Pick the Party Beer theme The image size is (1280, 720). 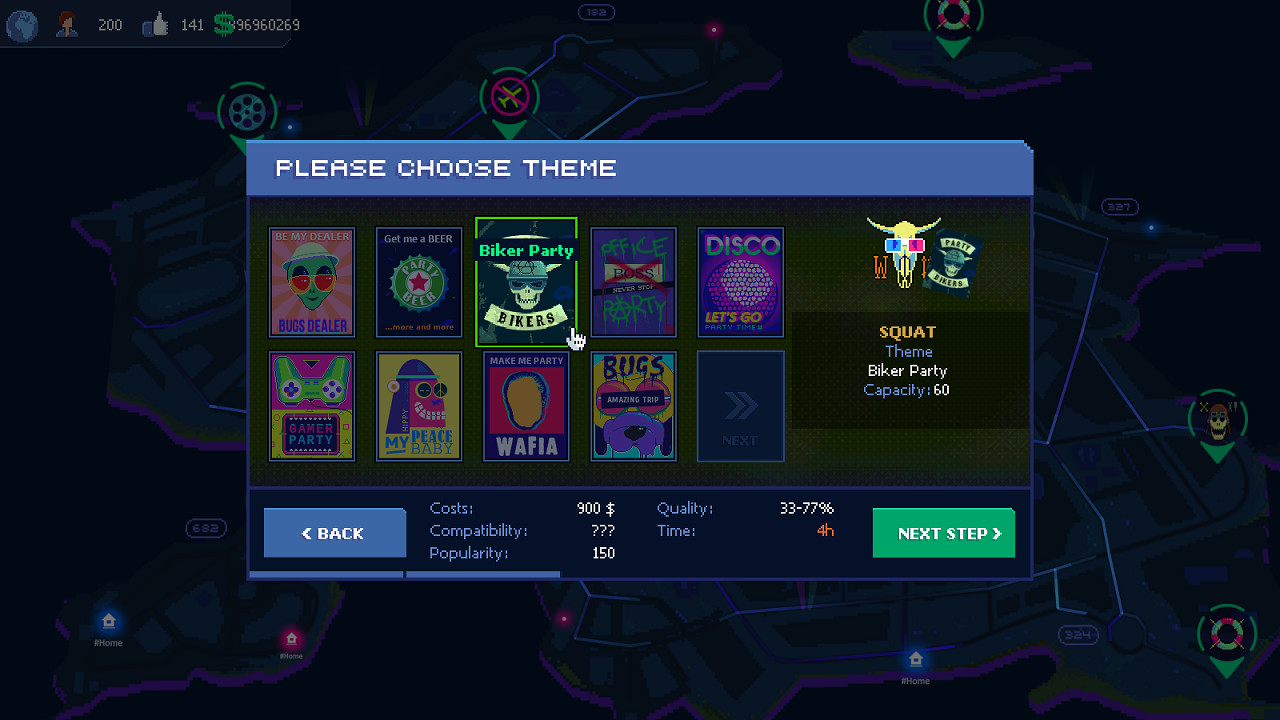(x=419, y=282)
